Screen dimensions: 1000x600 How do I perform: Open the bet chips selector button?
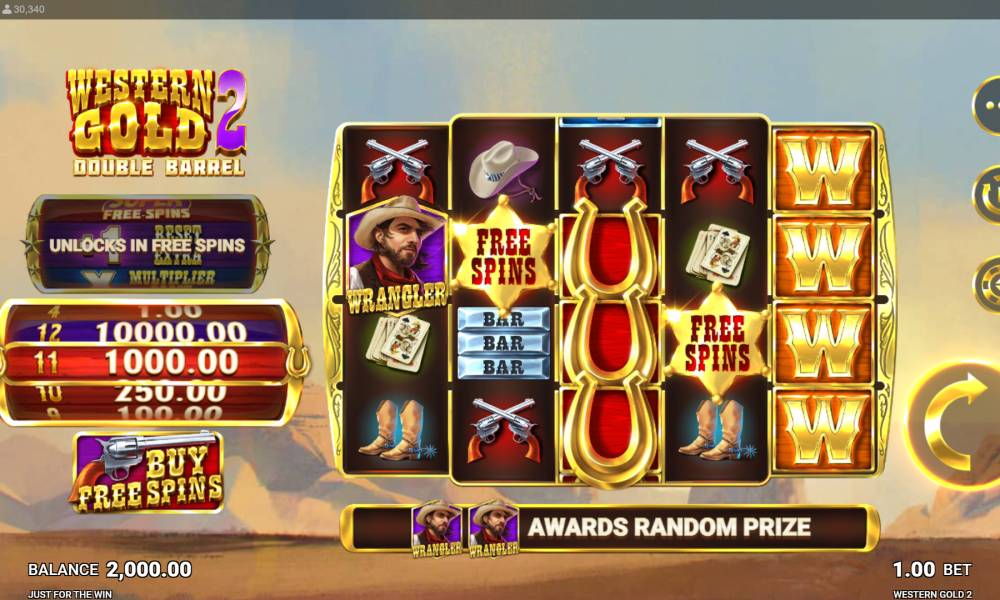[x=988, y=284]
